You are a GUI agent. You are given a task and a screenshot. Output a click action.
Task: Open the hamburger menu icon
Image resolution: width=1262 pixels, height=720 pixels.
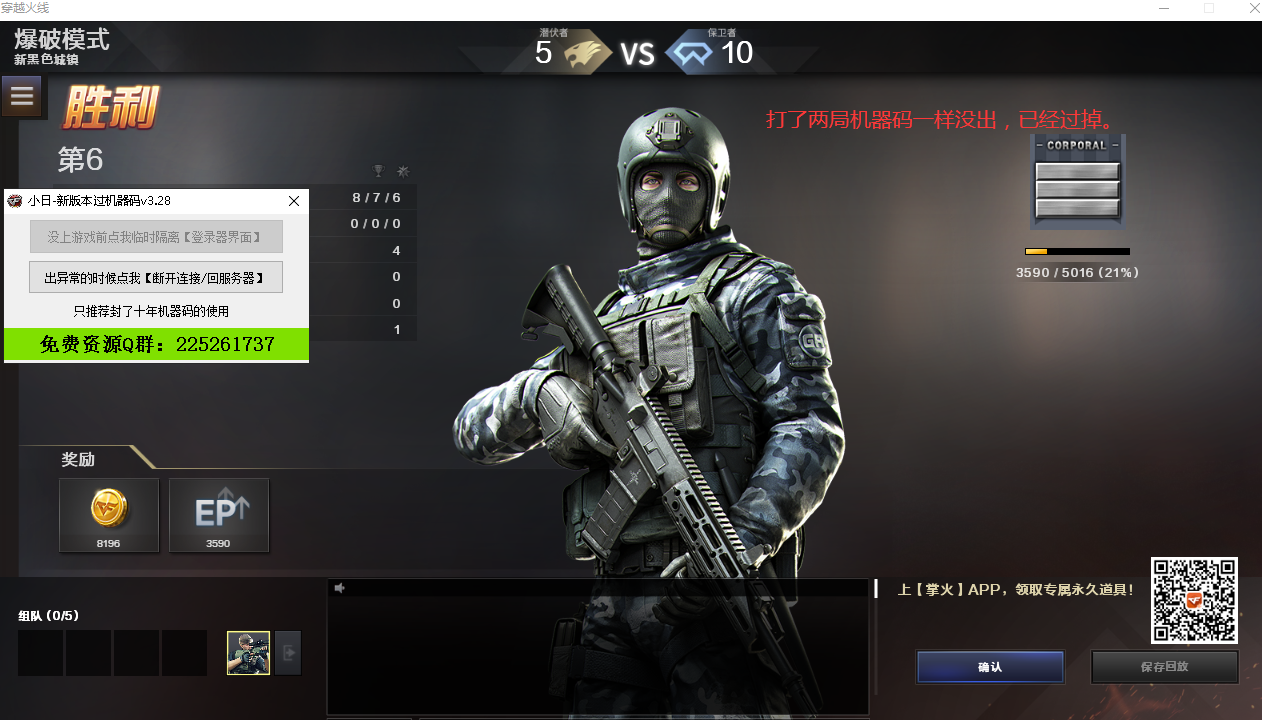22,97
